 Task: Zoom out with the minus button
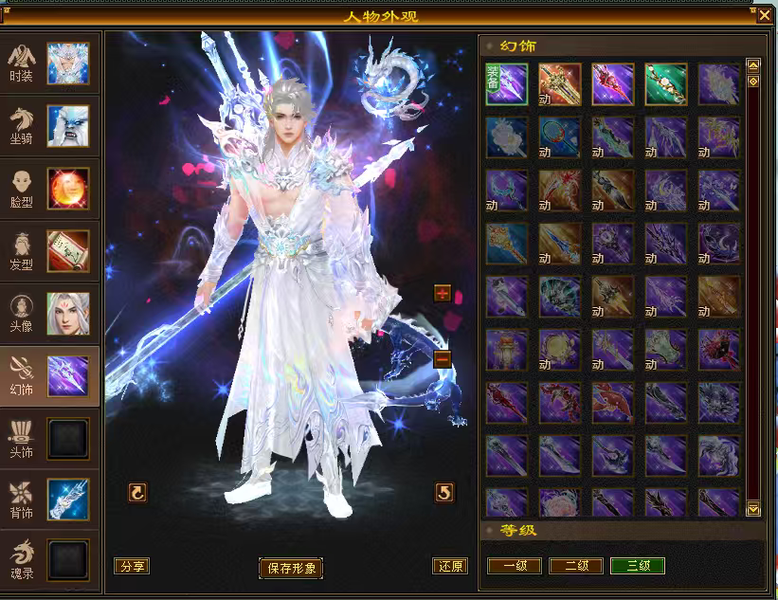click(x=442, y=359)
